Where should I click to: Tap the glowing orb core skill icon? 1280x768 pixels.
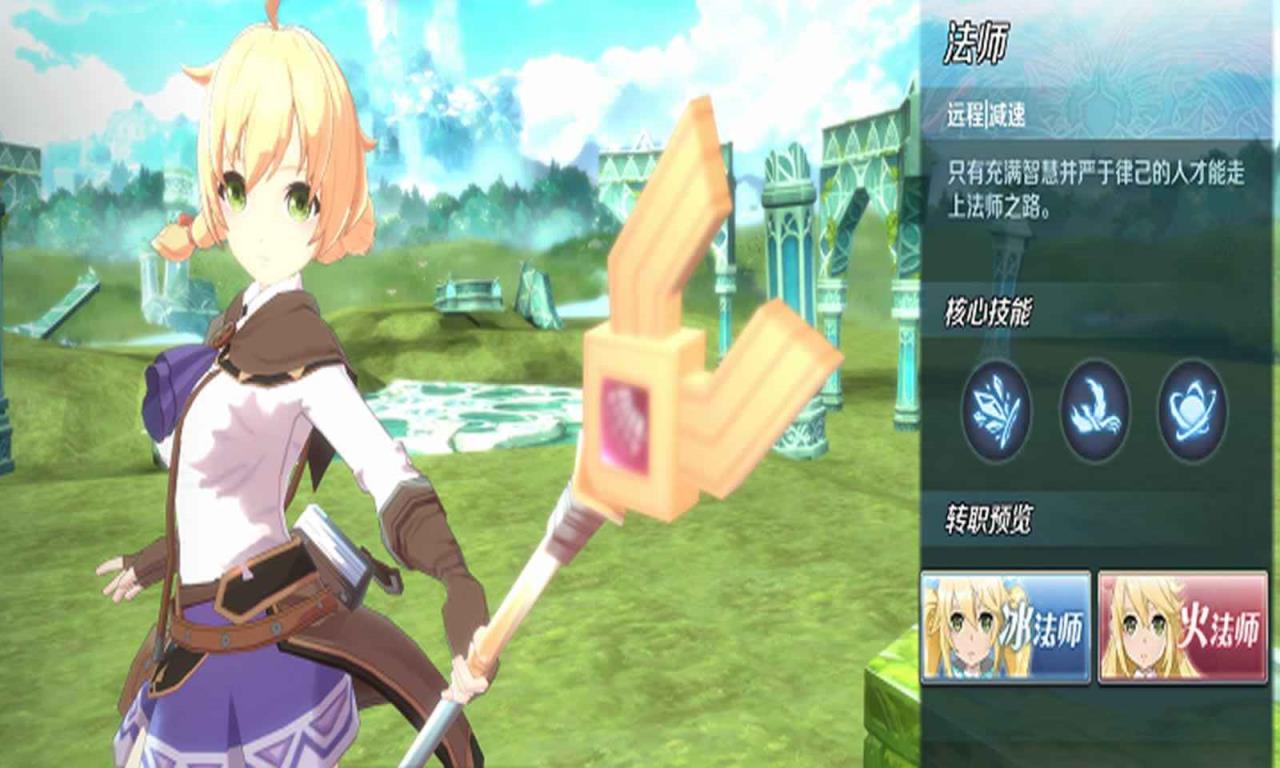click(1192, 410)
